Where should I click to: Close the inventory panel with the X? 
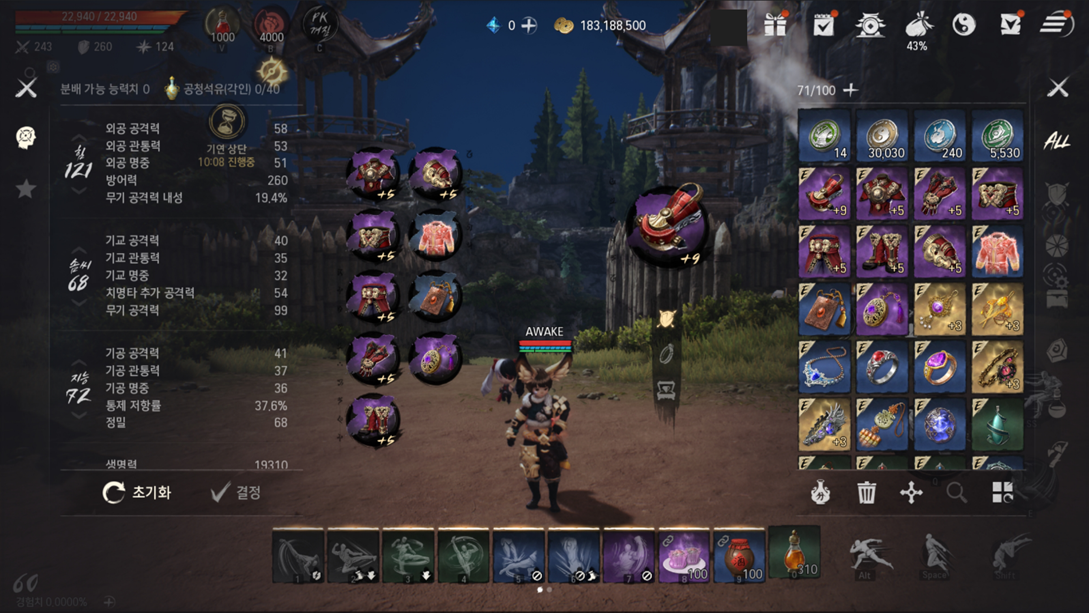coord(1058,88)
